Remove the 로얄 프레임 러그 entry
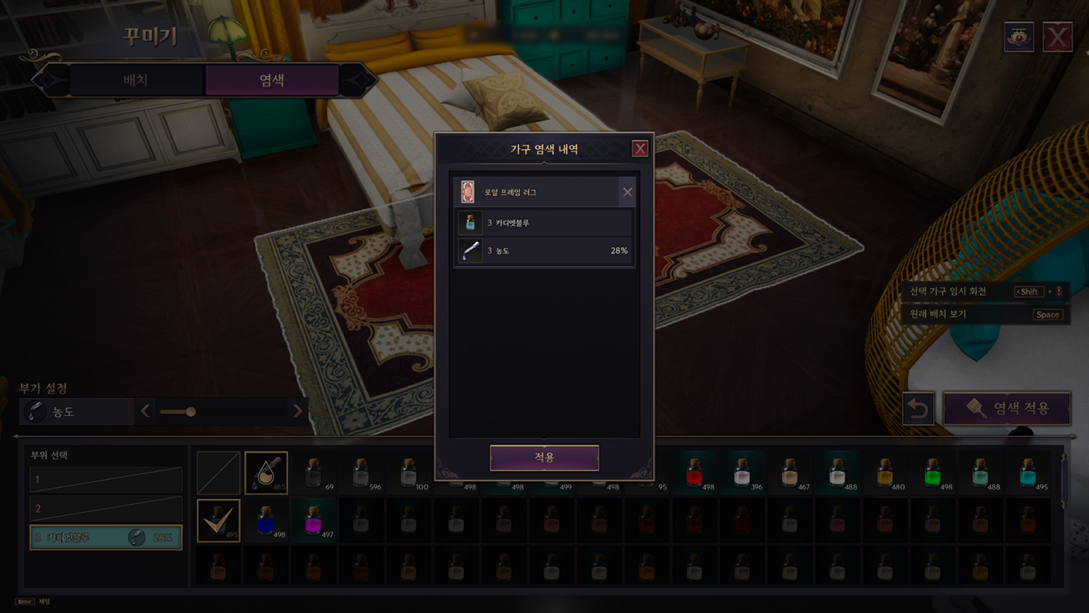1089x613 pixels. coord(627,192)
